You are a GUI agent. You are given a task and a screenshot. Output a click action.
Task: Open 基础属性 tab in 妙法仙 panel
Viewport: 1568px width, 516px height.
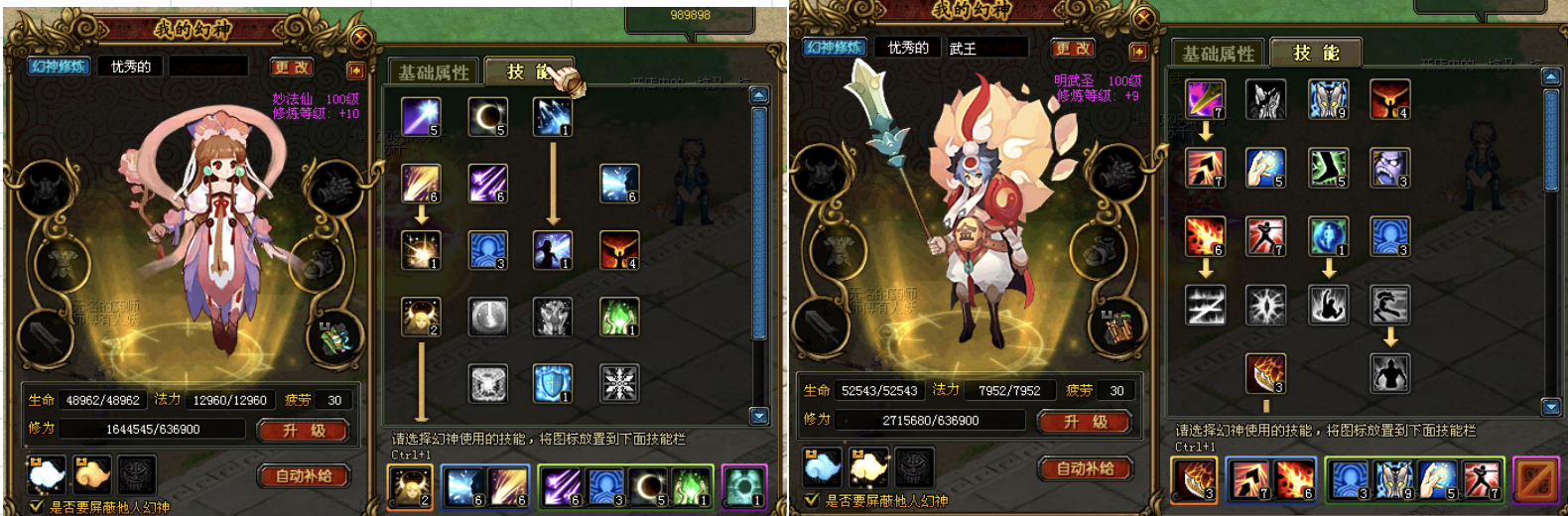[433, 72]
